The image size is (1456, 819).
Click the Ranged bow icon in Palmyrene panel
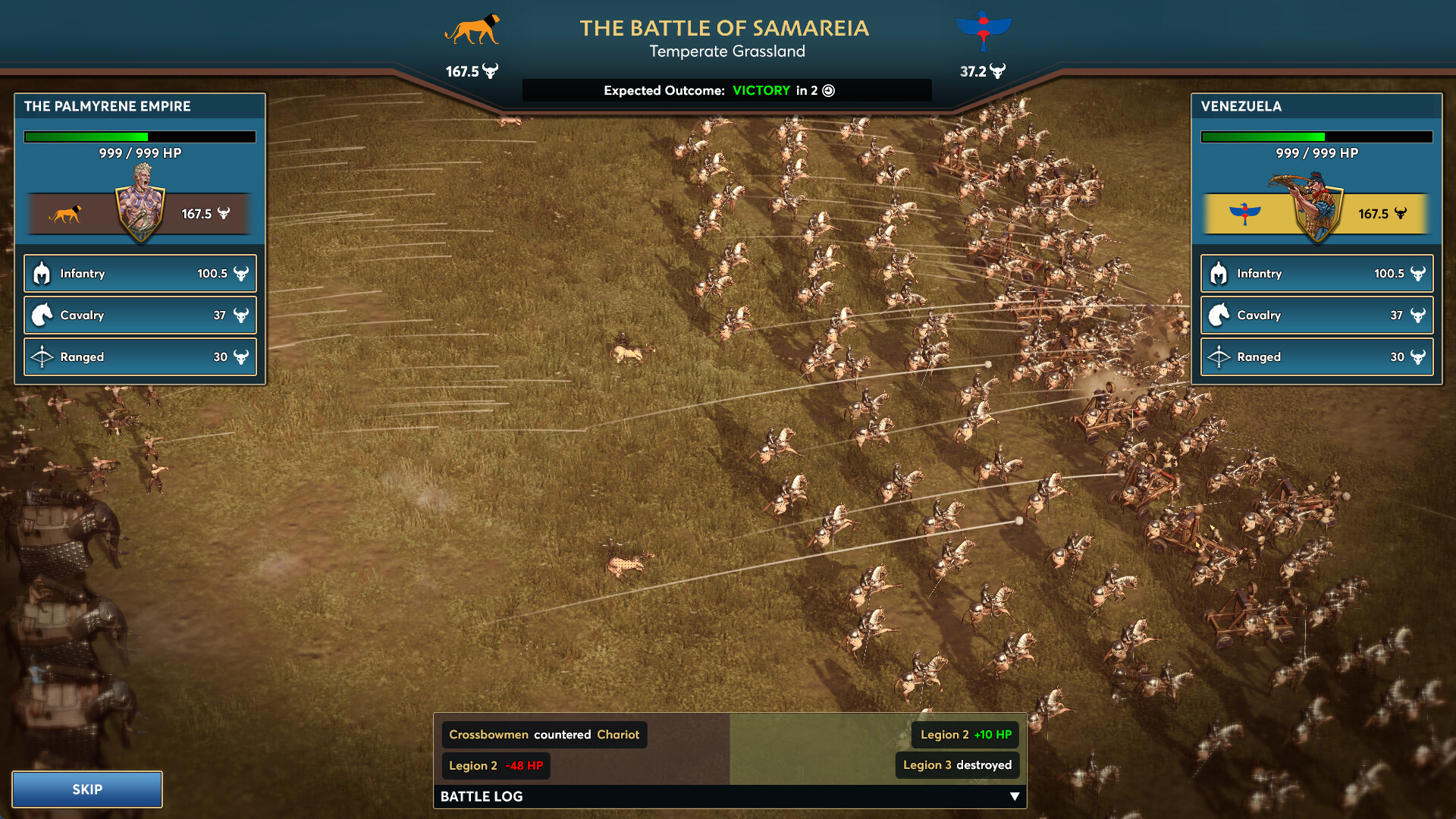click(41, 356)
